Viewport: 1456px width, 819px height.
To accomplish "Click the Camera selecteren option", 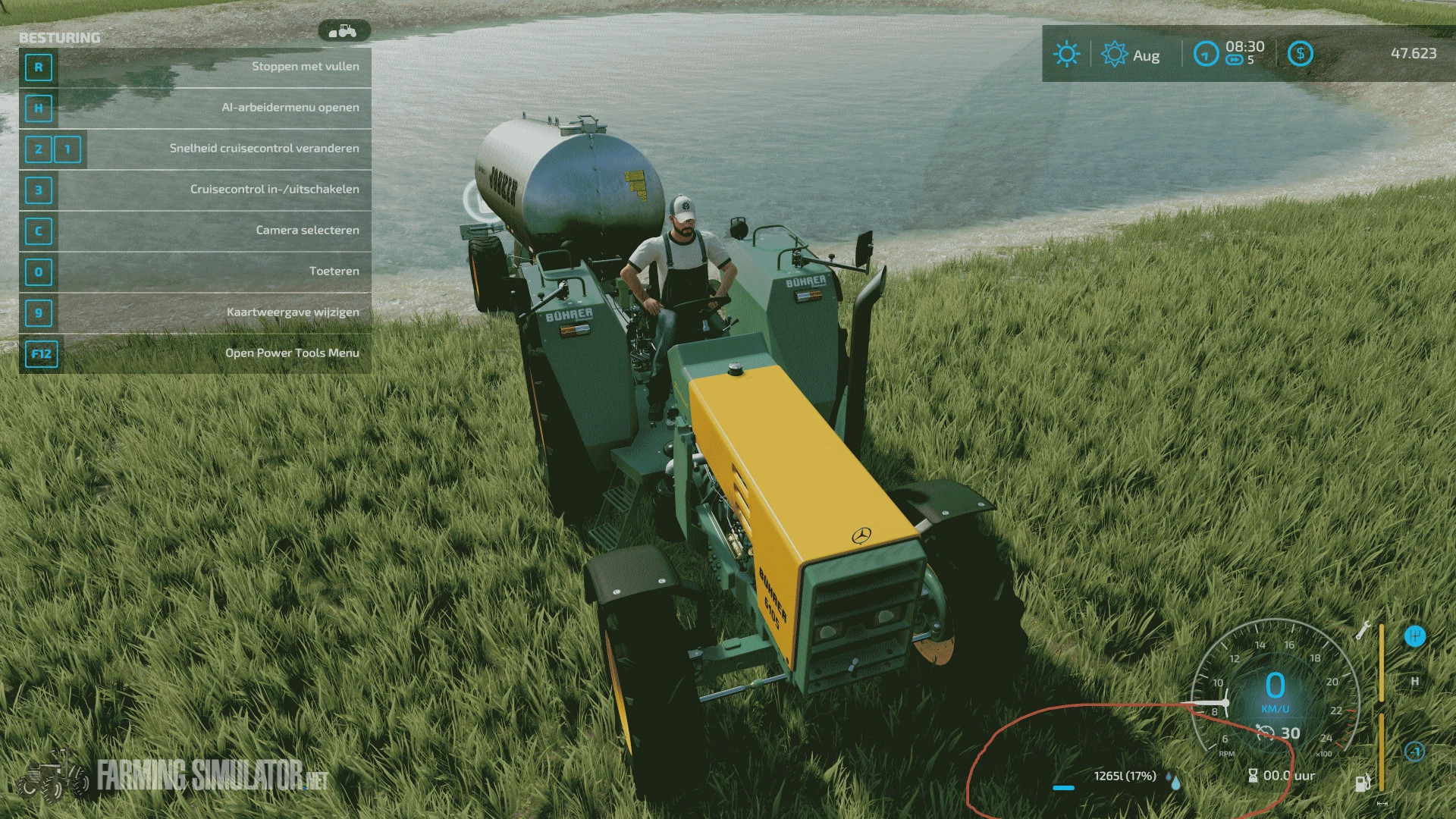I will click(306, 230).
